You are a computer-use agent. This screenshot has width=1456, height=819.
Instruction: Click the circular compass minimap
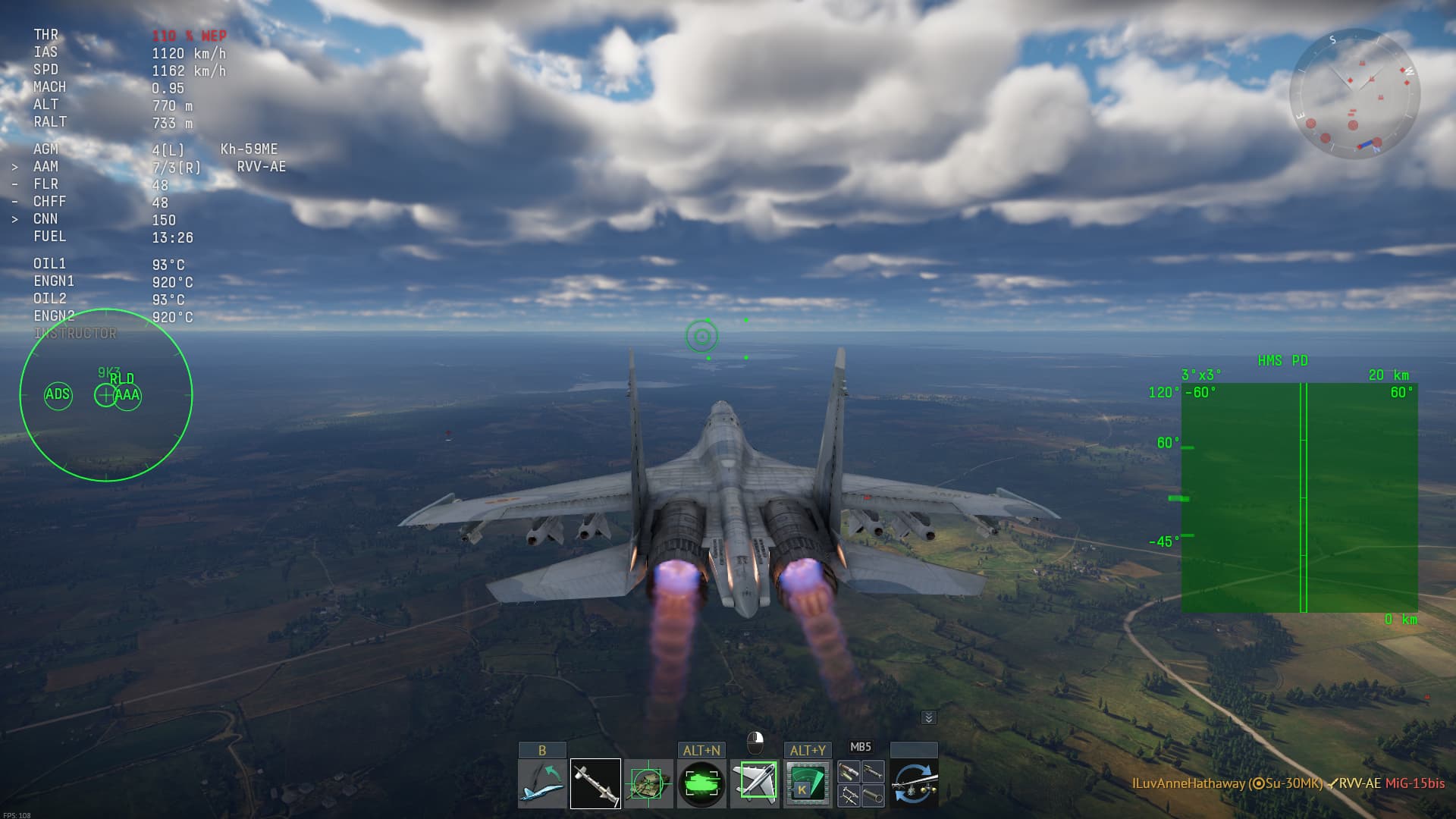pos(1354,93)
